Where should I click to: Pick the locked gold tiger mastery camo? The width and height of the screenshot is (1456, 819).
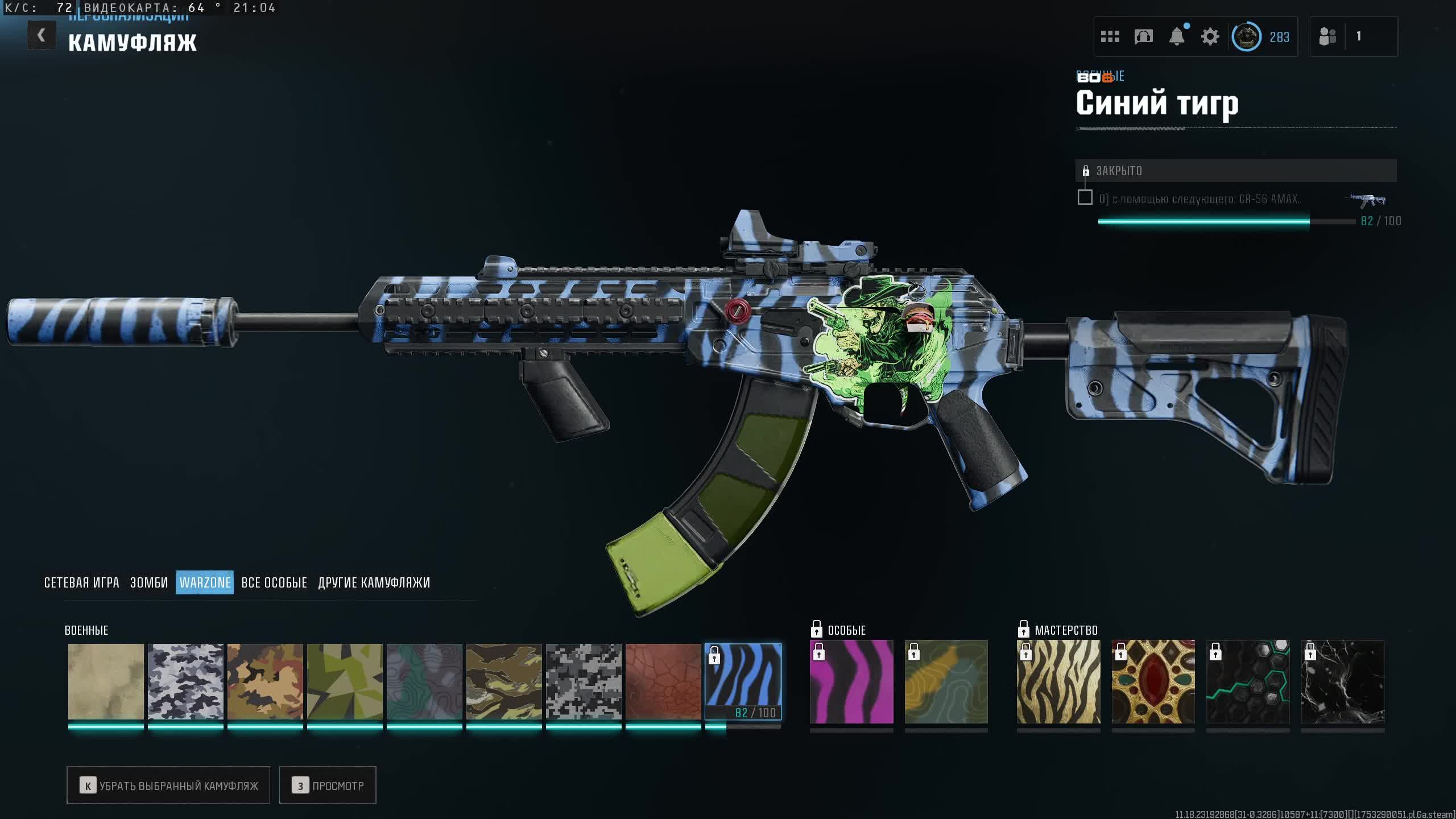click(1058, 681)
